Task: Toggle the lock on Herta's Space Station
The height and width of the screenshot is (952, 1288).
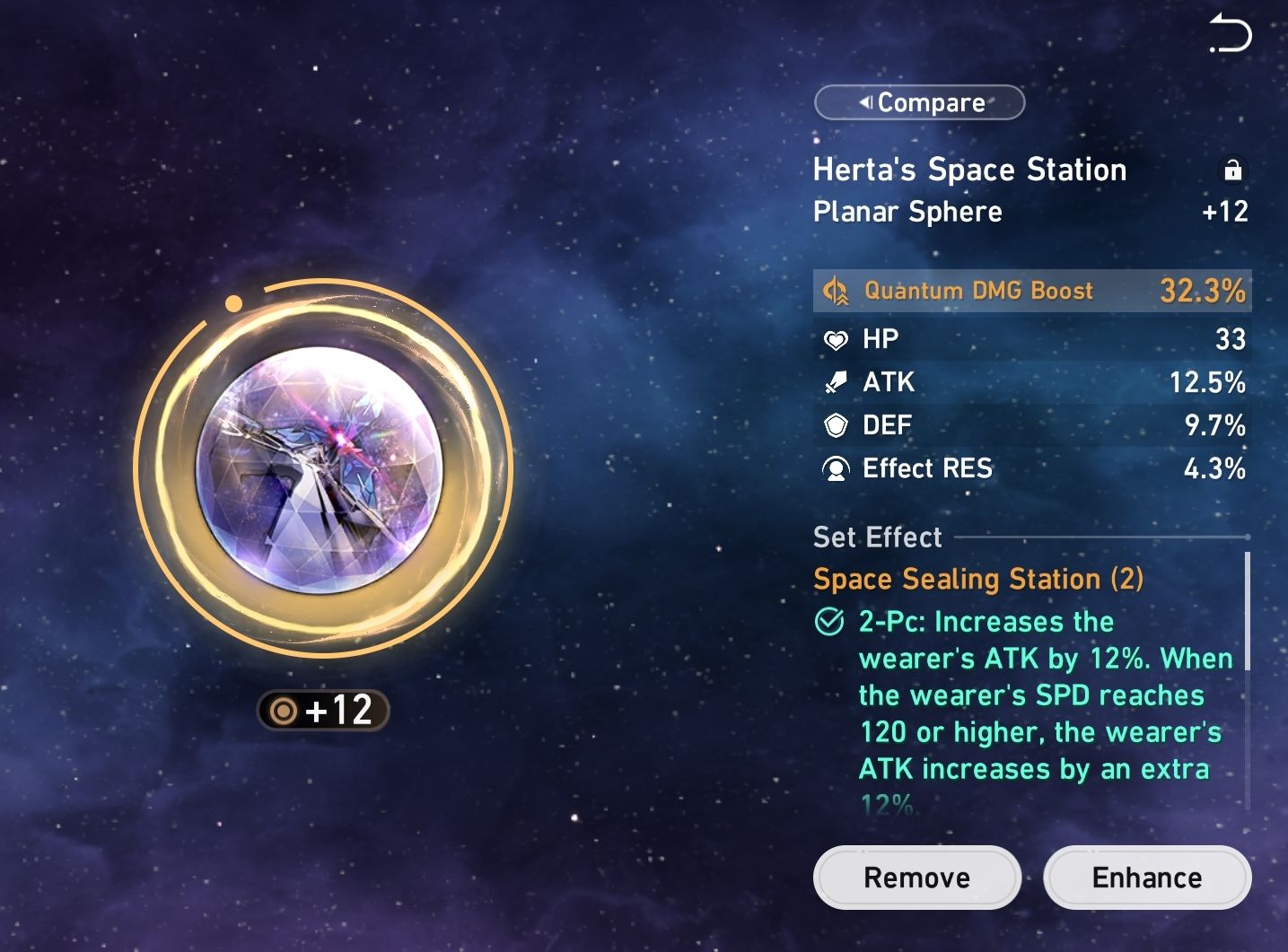Action: (1233, 170)
